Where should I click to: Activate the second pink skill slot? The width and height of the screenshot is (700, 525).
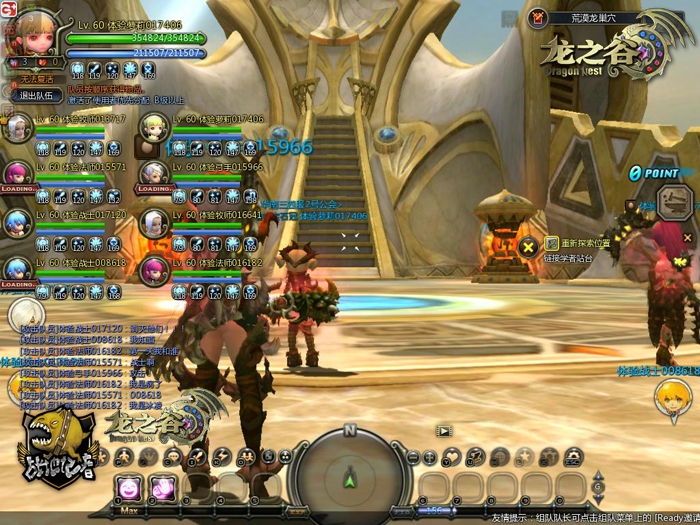163,488
